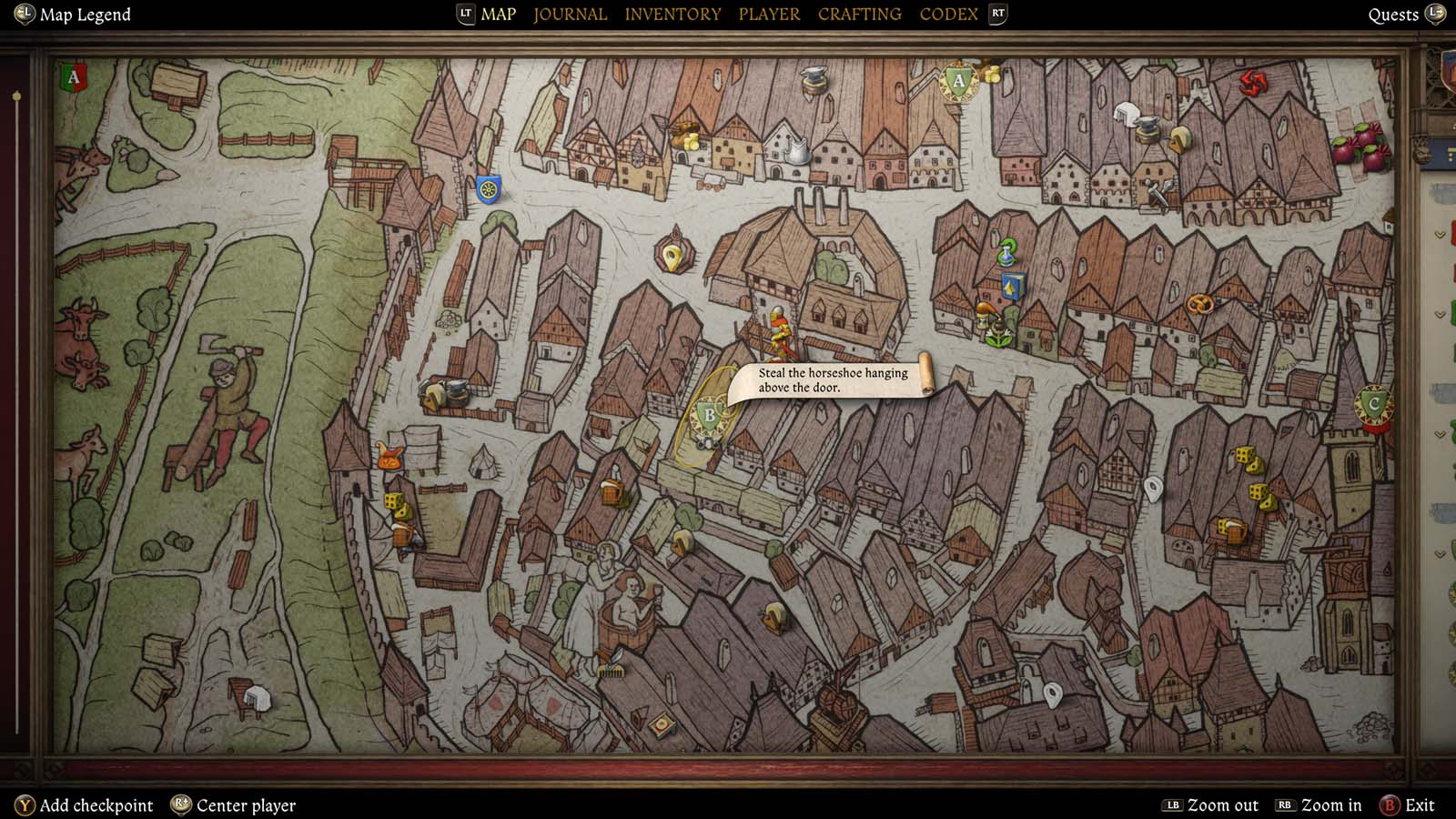The image size is (1456, 819).
Task: Click the fast travel marker B objective
Action: pyautogui.click(x=708, y=414)
